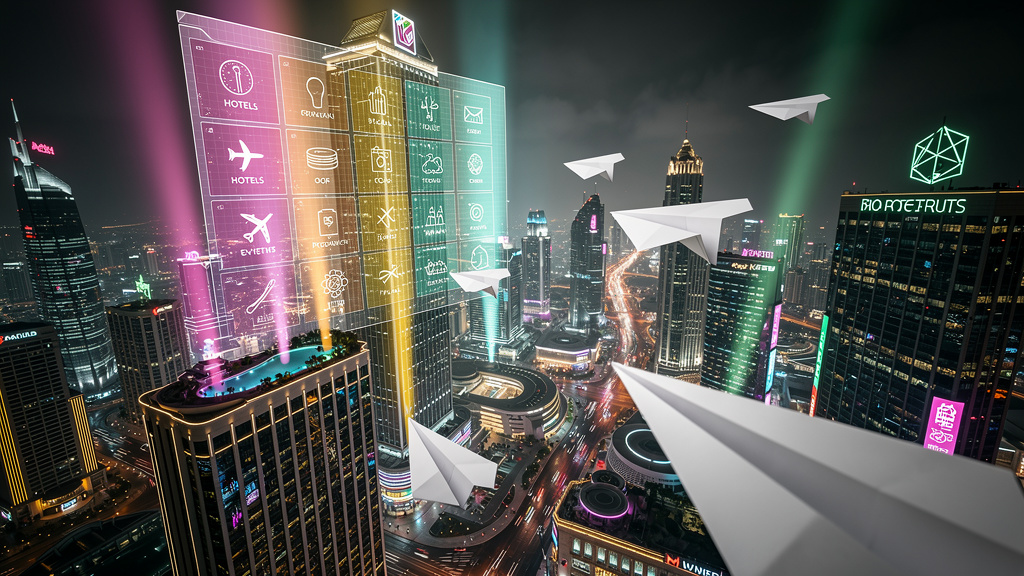This screenshot has width=1024, height=576.
Task: Select the yellow buildings tile
Action: pyautogui.click(x=377, y=103)
